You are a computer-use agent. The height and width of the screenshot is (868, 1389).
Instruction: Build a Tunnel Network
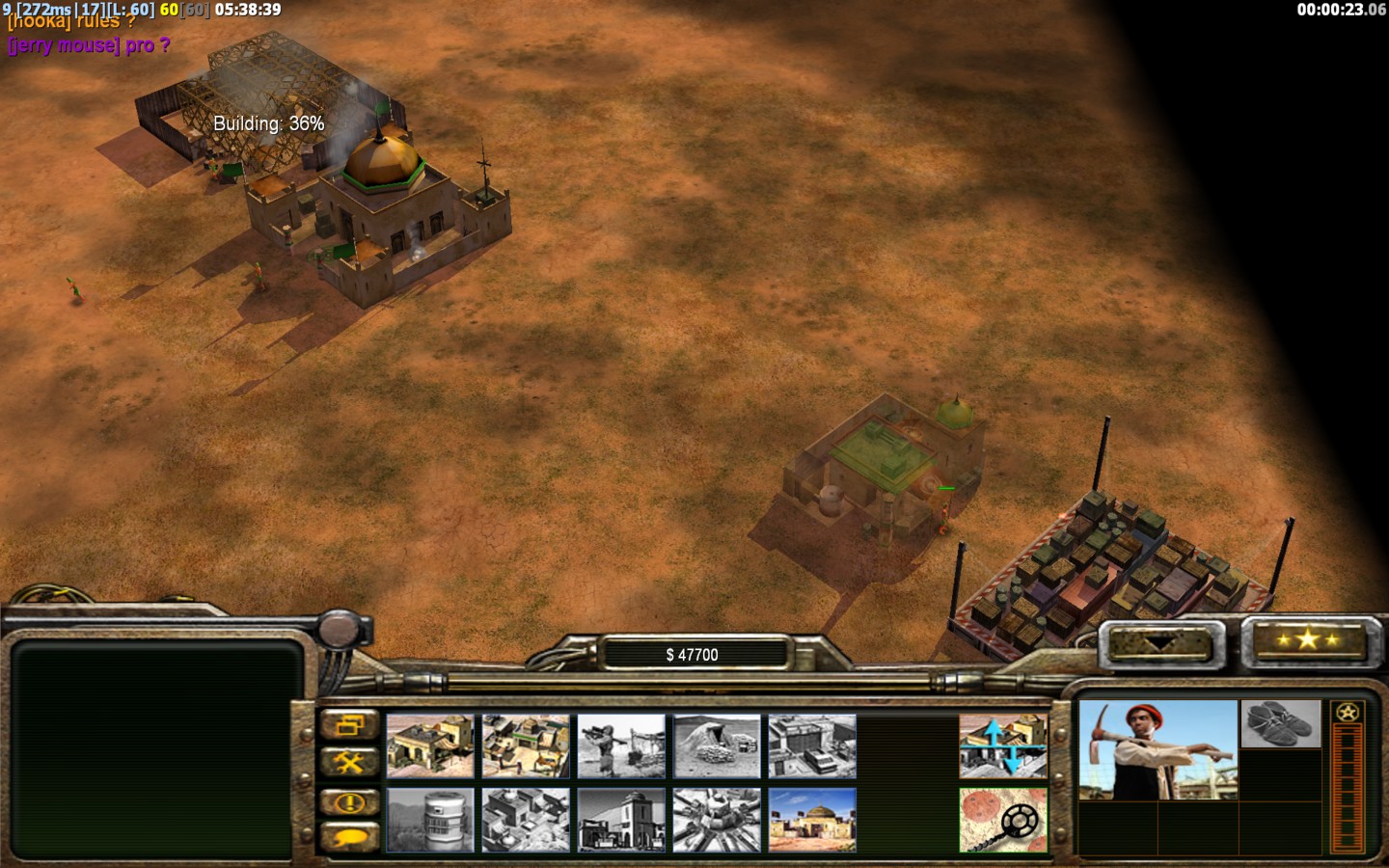pos(717,746)
